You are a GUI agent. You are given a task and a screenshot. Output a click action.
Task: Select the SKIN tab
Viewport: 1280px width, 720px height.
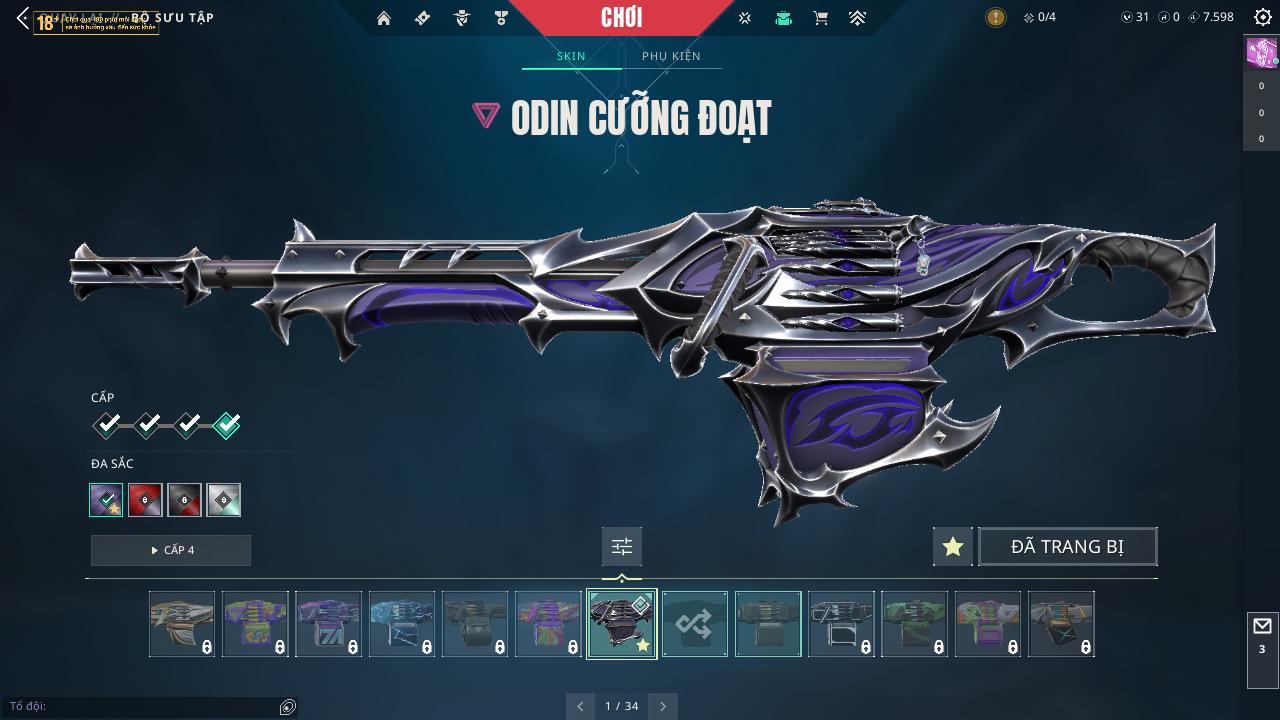571,56
